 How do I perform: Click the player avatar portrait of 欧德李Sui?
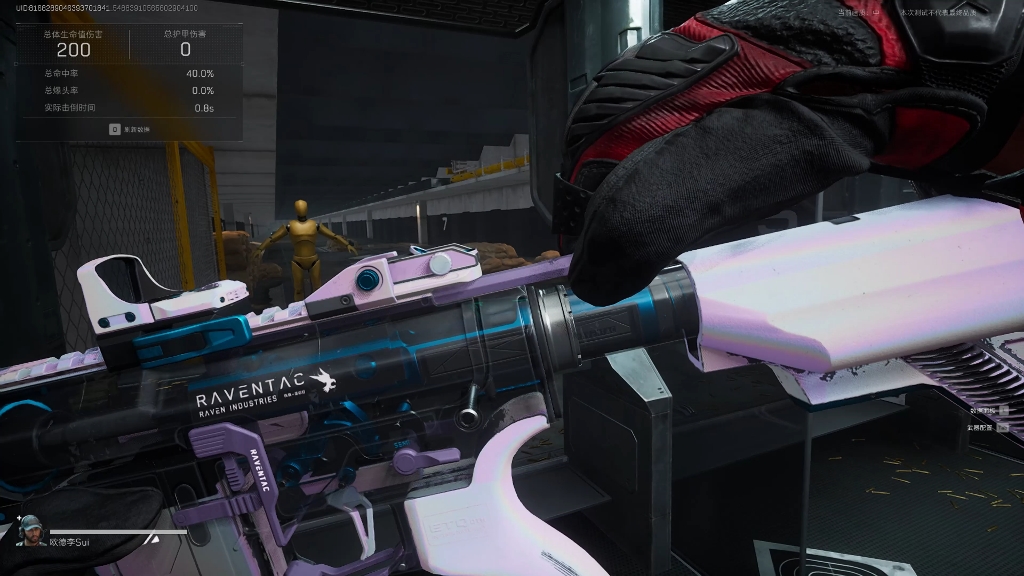click(31, 530)
